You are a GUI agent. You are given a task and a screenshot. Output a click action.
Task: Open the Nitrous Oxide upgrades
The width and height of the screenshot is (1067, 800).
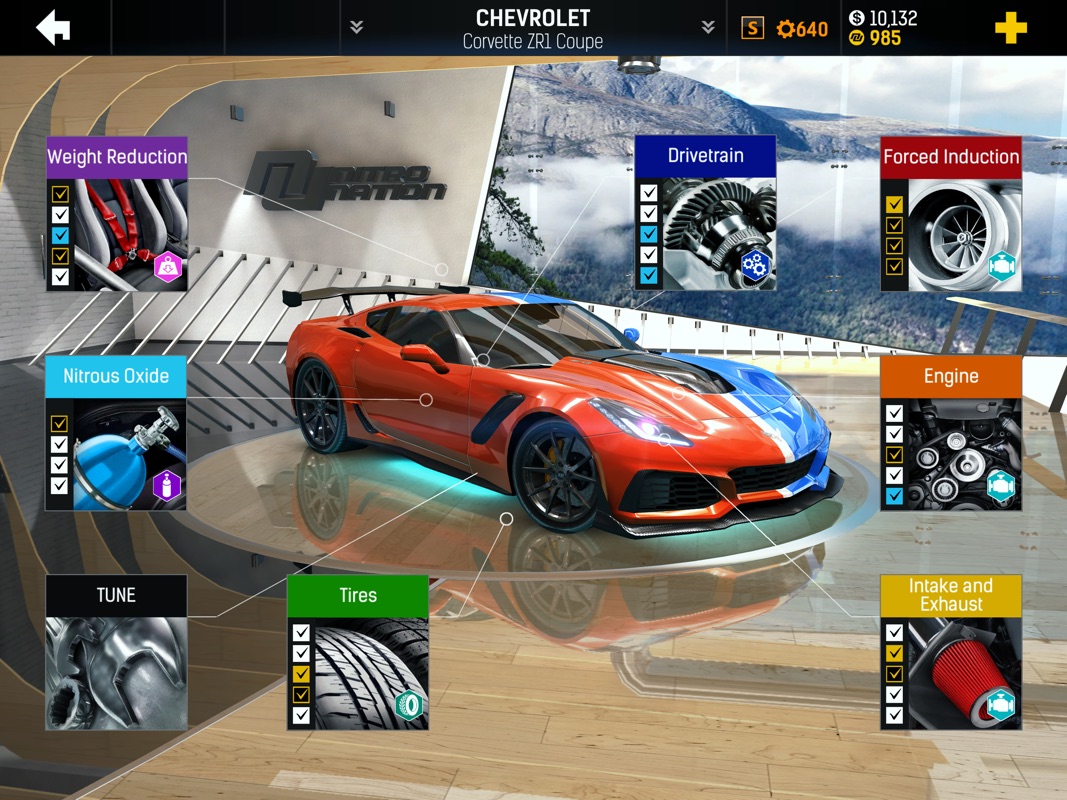pos(116,433)
